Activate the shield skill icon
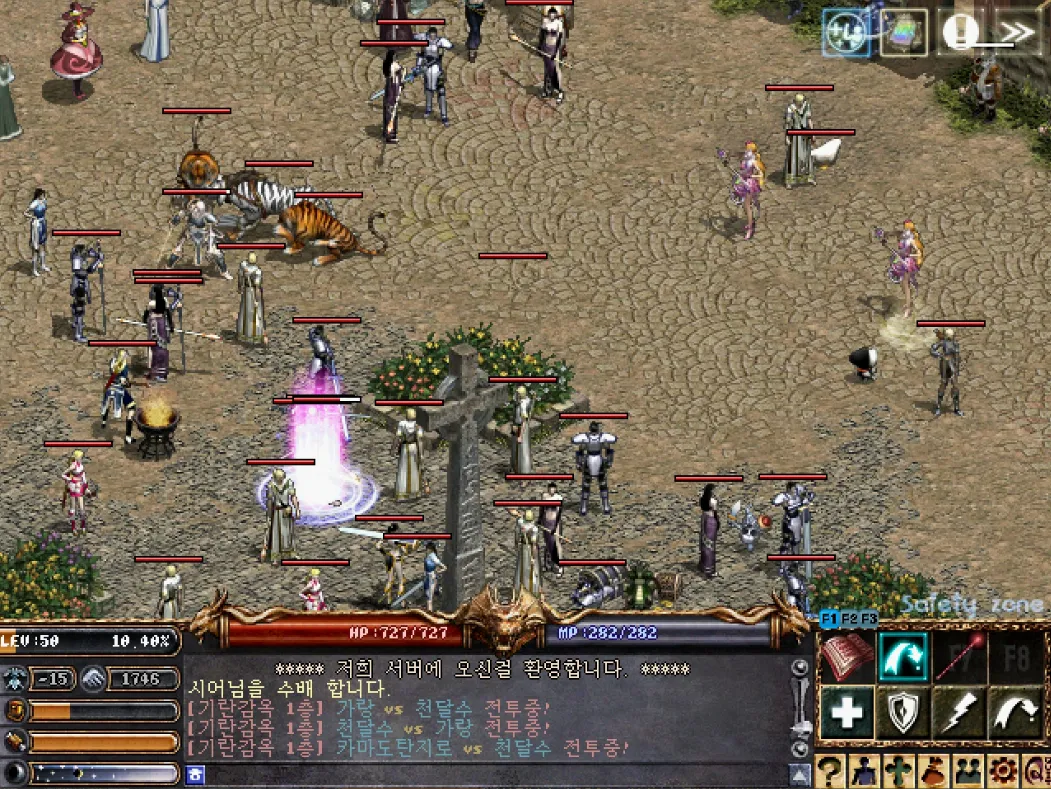The image size is (1051, 789). coord(903,713)
